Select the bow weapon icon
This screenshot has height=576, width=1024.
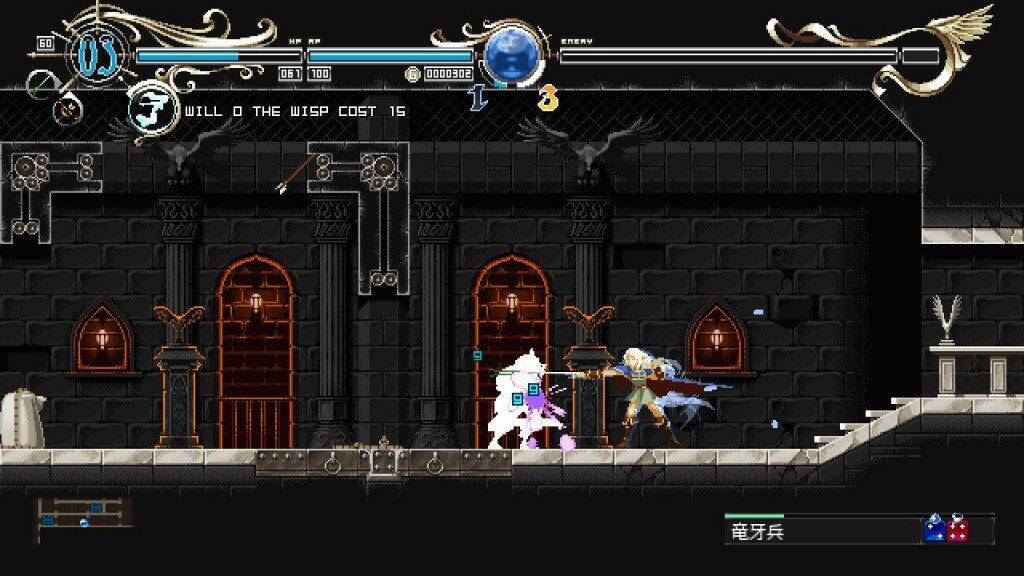pyautogui.click(x=42, y=84)
